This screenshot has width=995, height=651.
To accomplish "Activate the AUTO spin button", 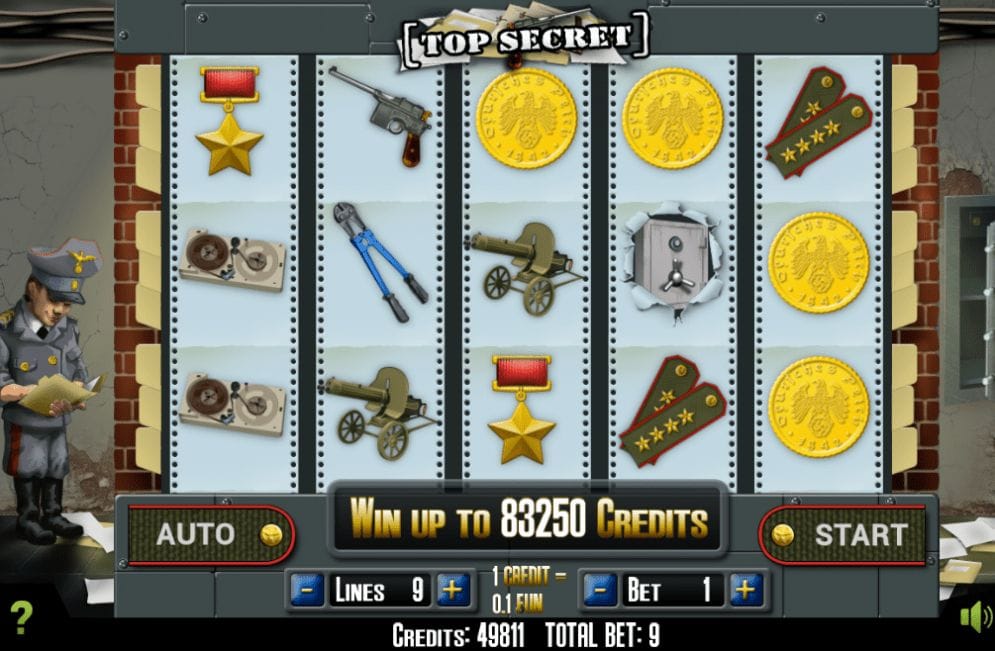I will coord(210,534).
